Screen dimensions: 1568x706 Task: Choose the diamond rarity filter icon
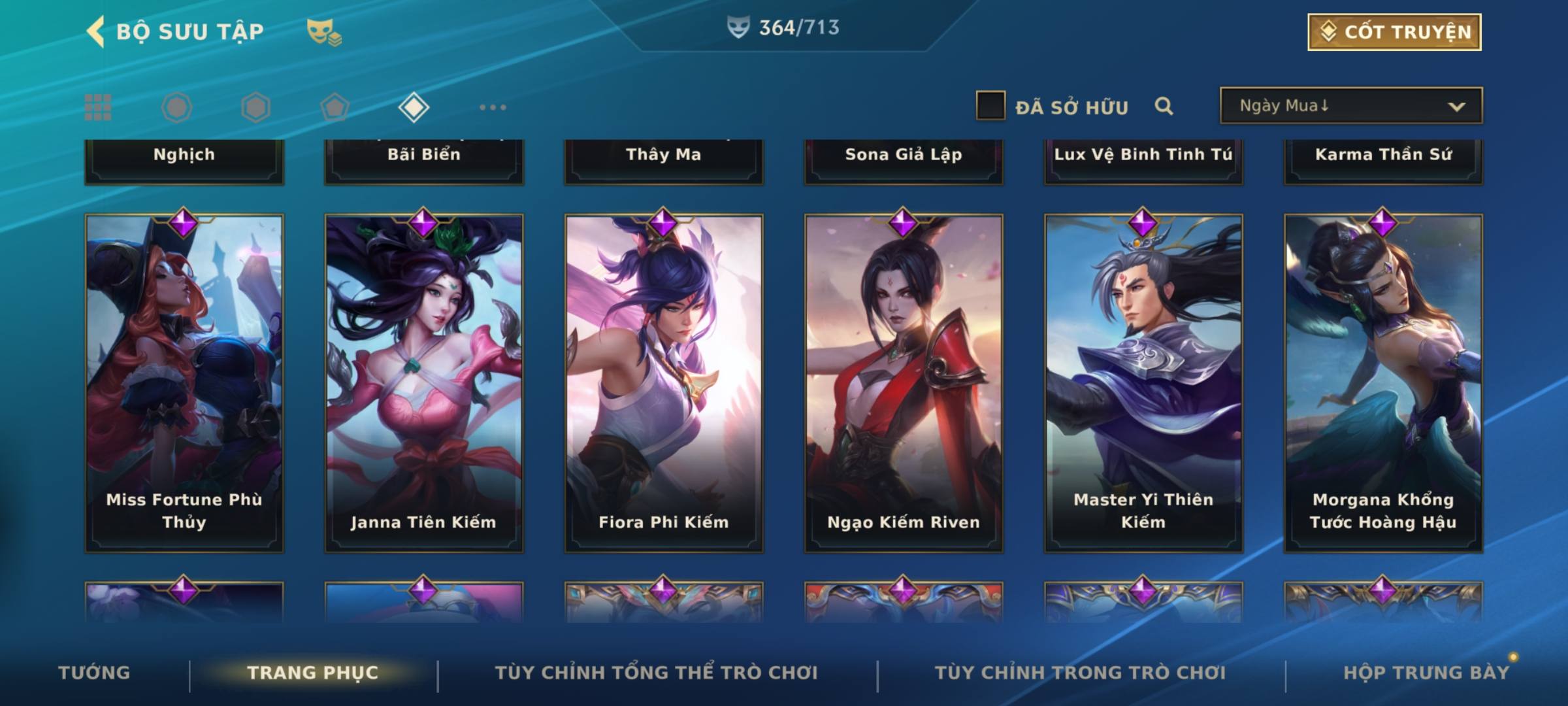[x=414, y=107]
